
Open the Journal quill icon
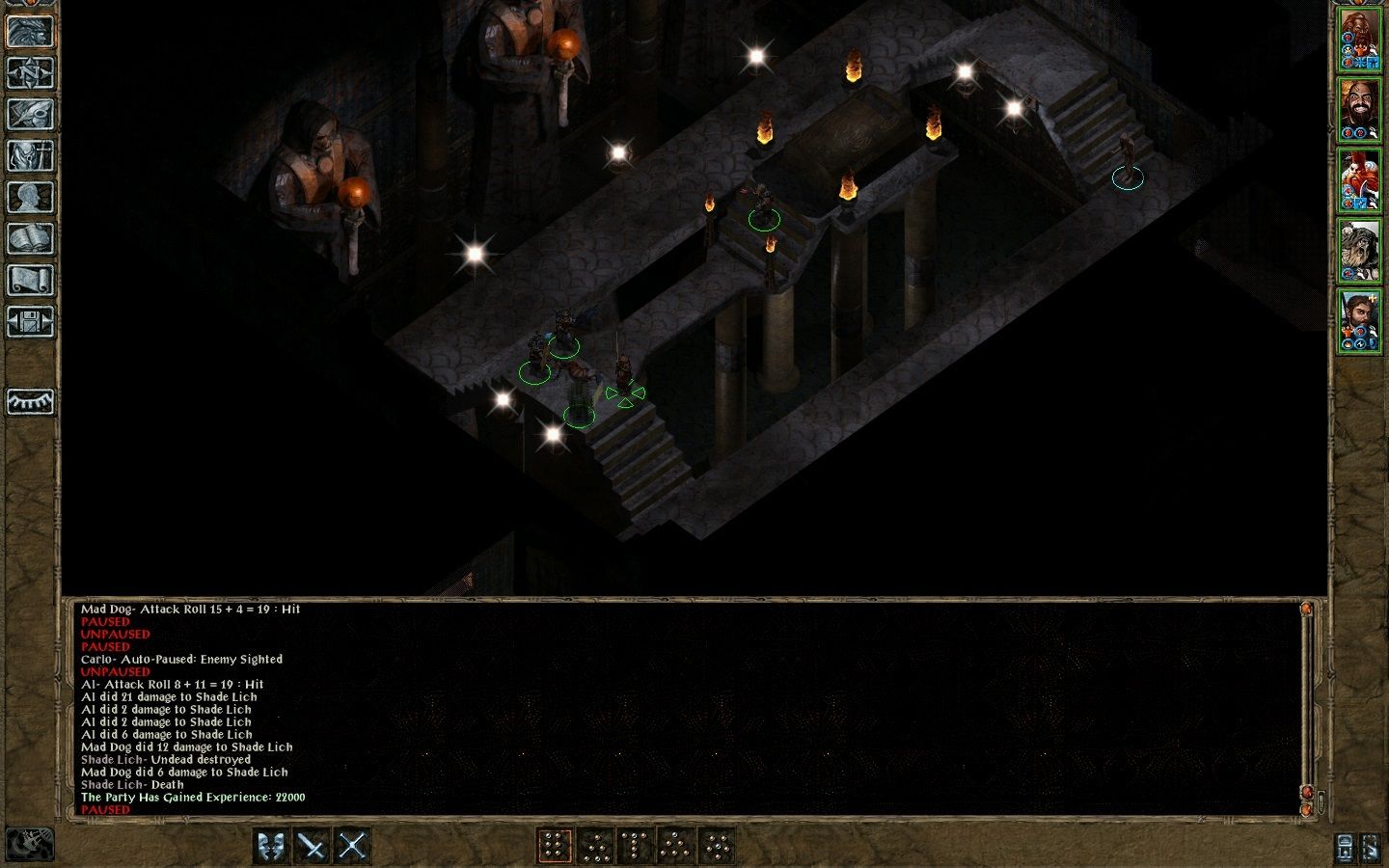(30, 114)
